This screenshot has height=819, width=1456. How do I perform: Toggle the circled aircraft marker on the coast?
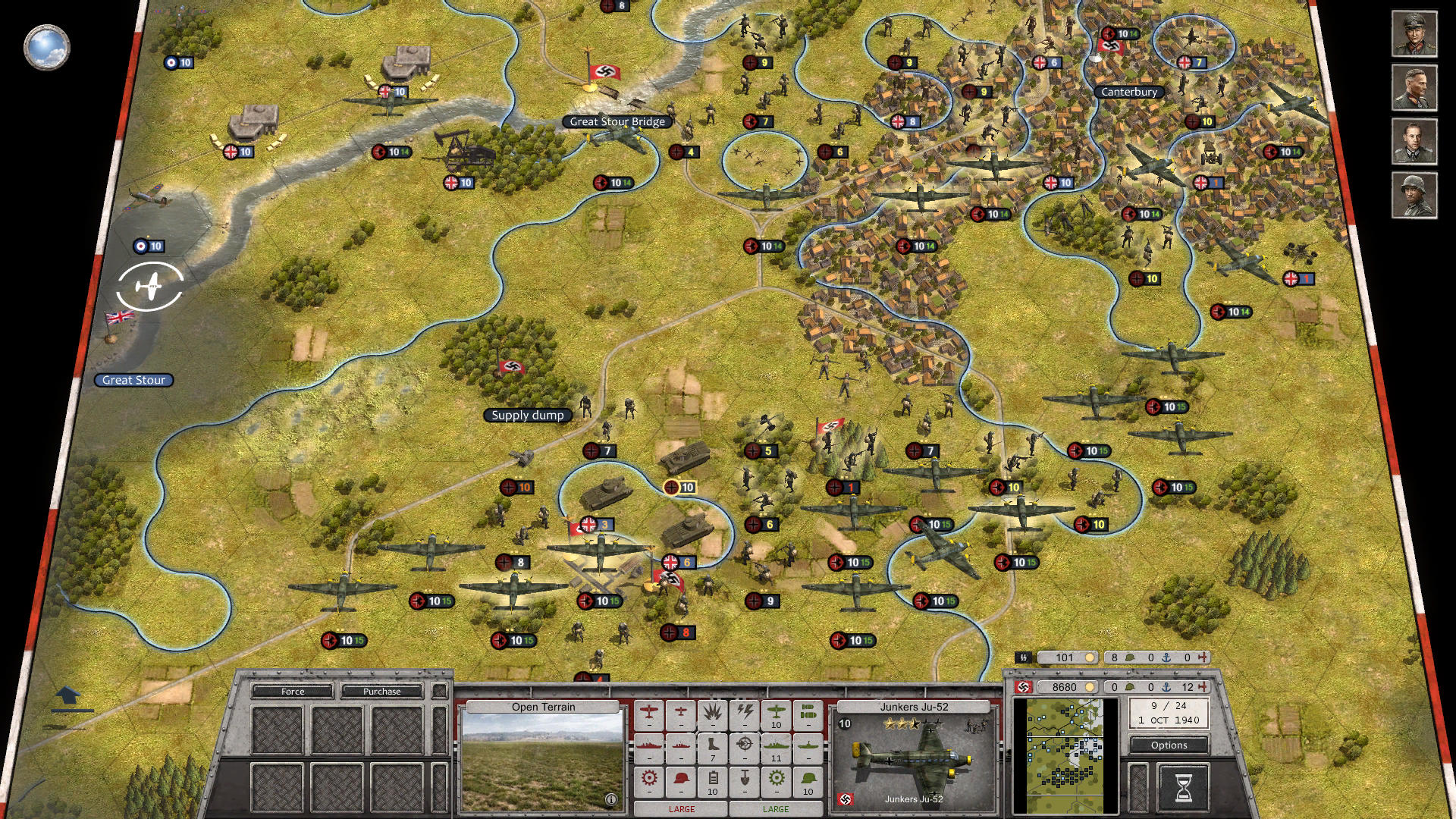click(x=152, y=285)
